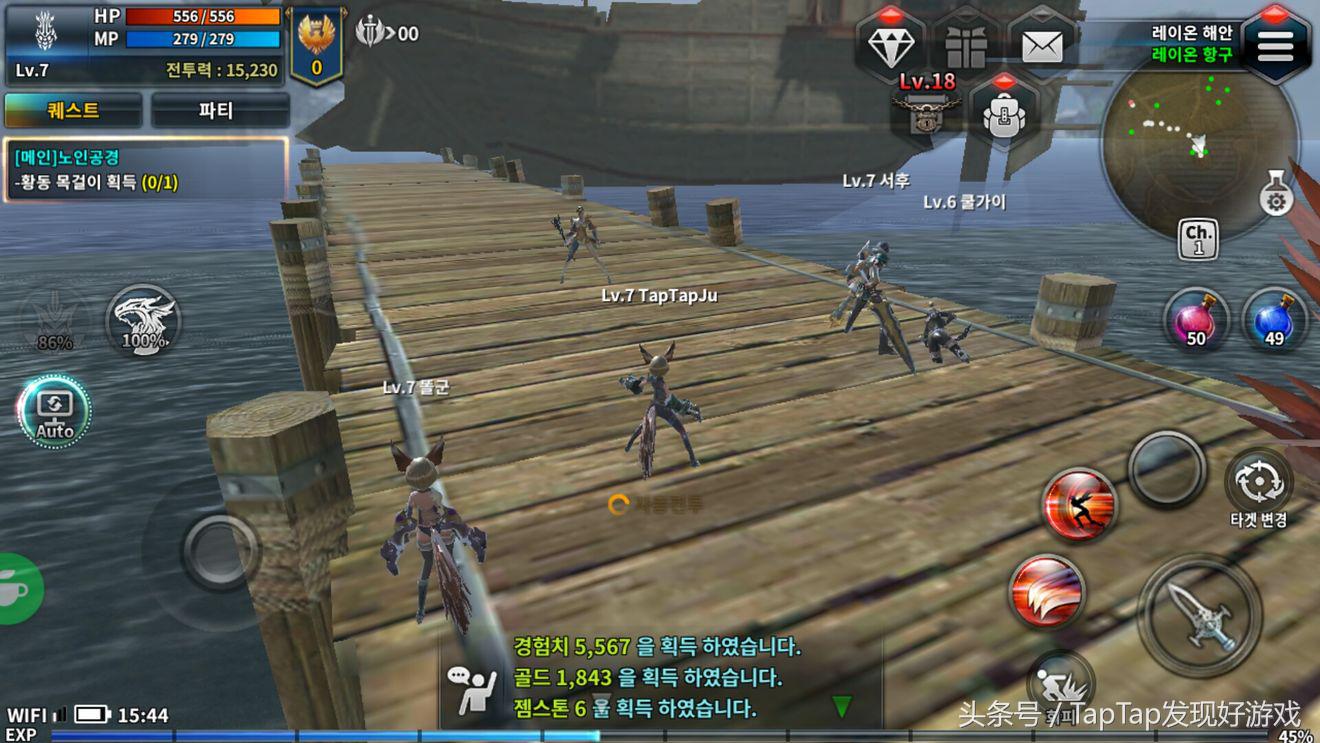This screenshot has height=743, width=1320.
Task: Open the hamburger main menu
Action: coord(1276,45)
